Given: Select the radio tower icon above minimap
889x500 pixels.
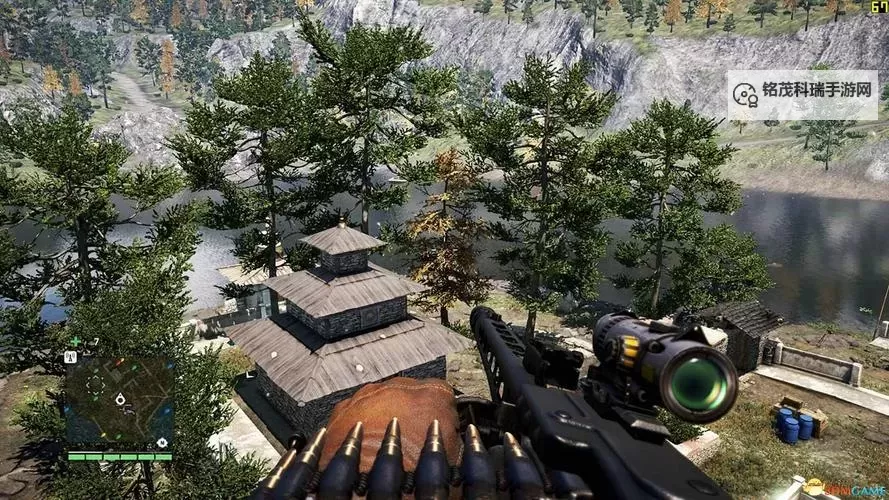Looking at the screenshot, I should coord(71,355).
